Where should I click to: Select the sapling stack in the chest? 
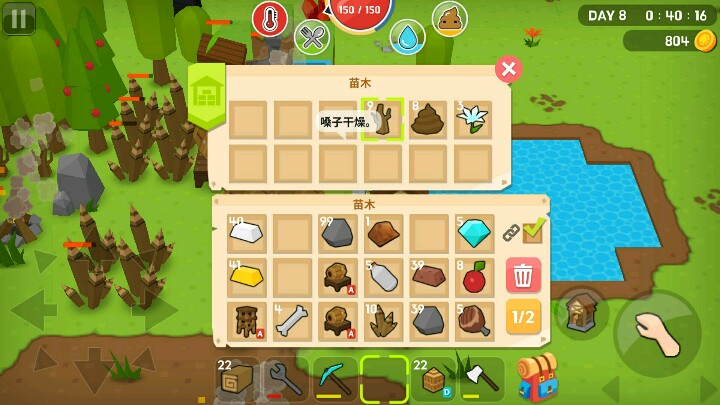(x=383, y=120)
